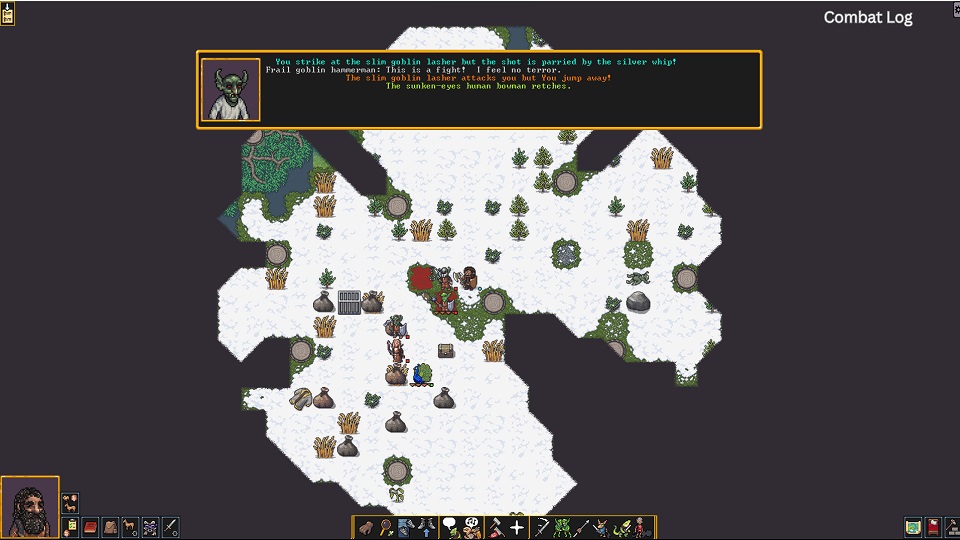Select the hammer and red flag action
Image resolution: width=960 pixels, height=540 pixels.
click(495, 527)
